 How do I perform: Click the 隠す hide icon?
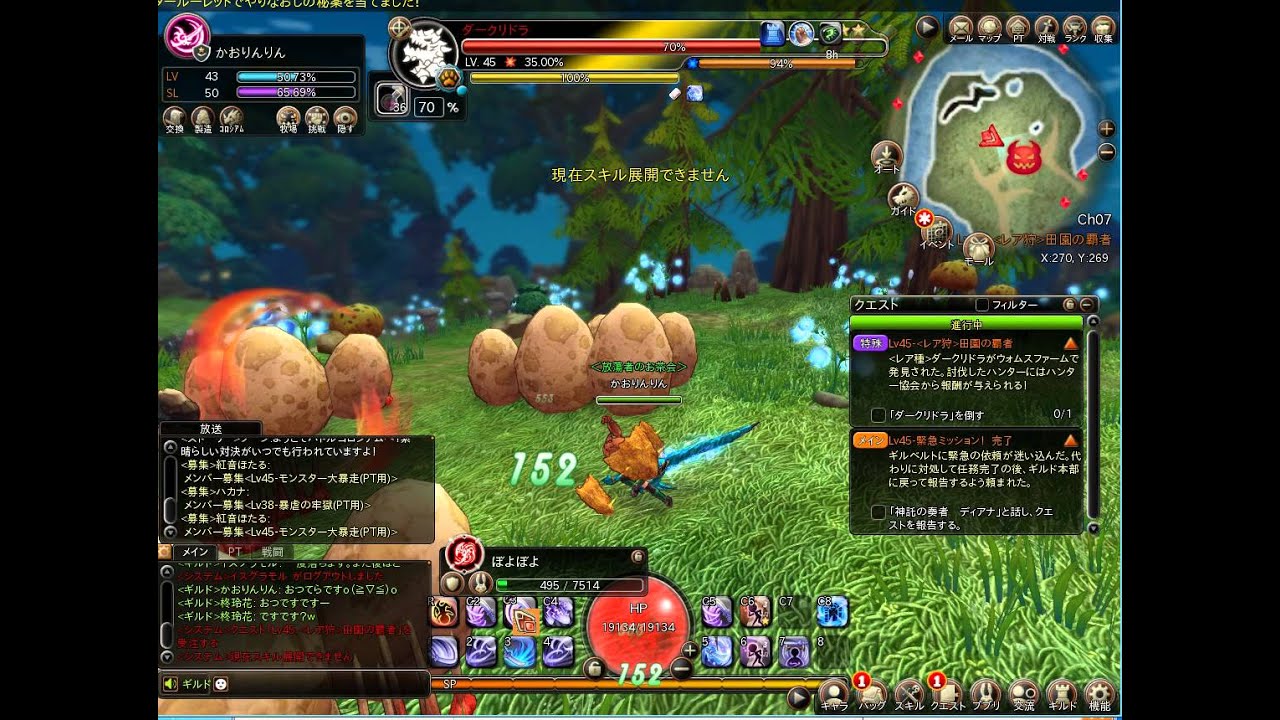coord(345,119)
